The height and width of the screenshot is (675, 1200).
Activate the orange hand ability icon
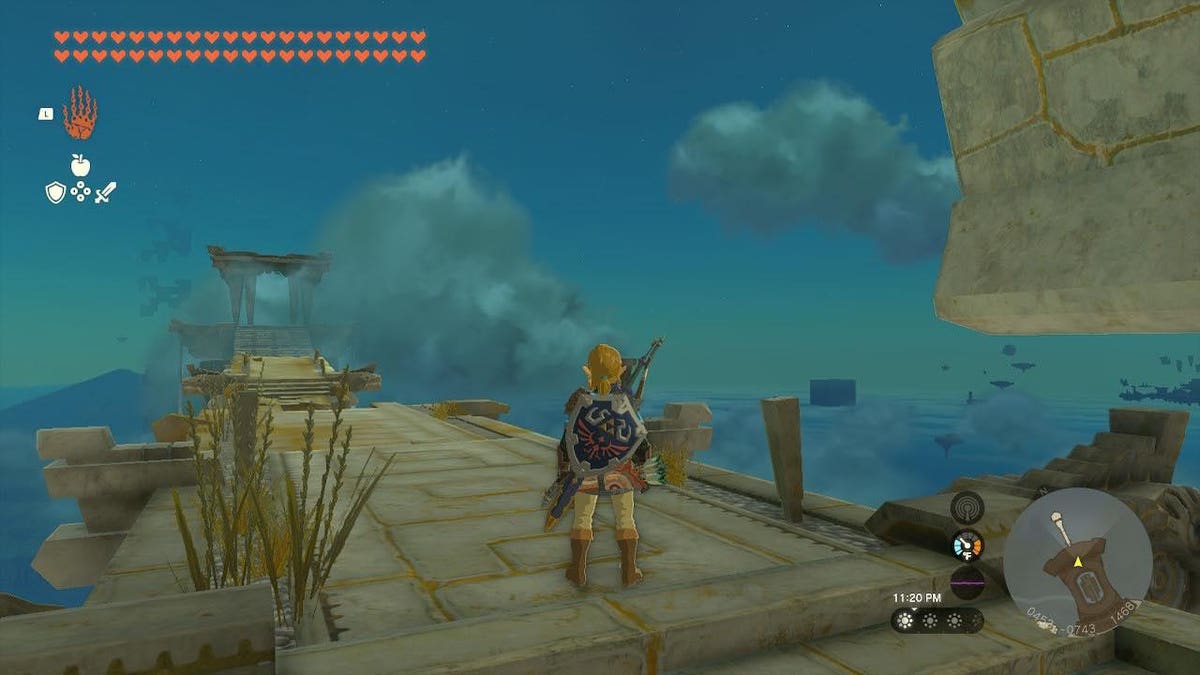pyautogui.click(x=80, y=112)
